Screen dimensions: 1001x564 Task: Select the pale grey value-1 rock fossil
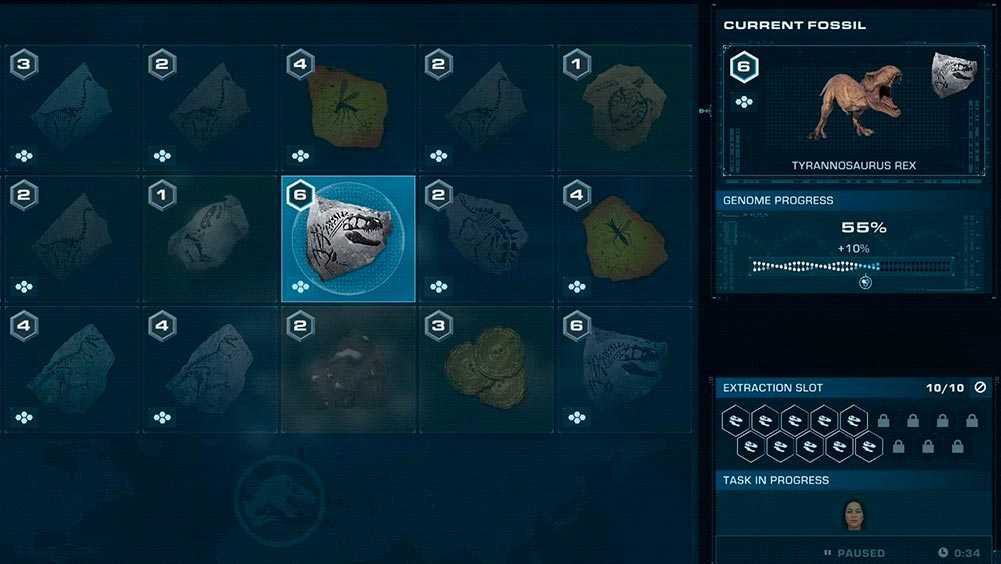coord(208,239)
